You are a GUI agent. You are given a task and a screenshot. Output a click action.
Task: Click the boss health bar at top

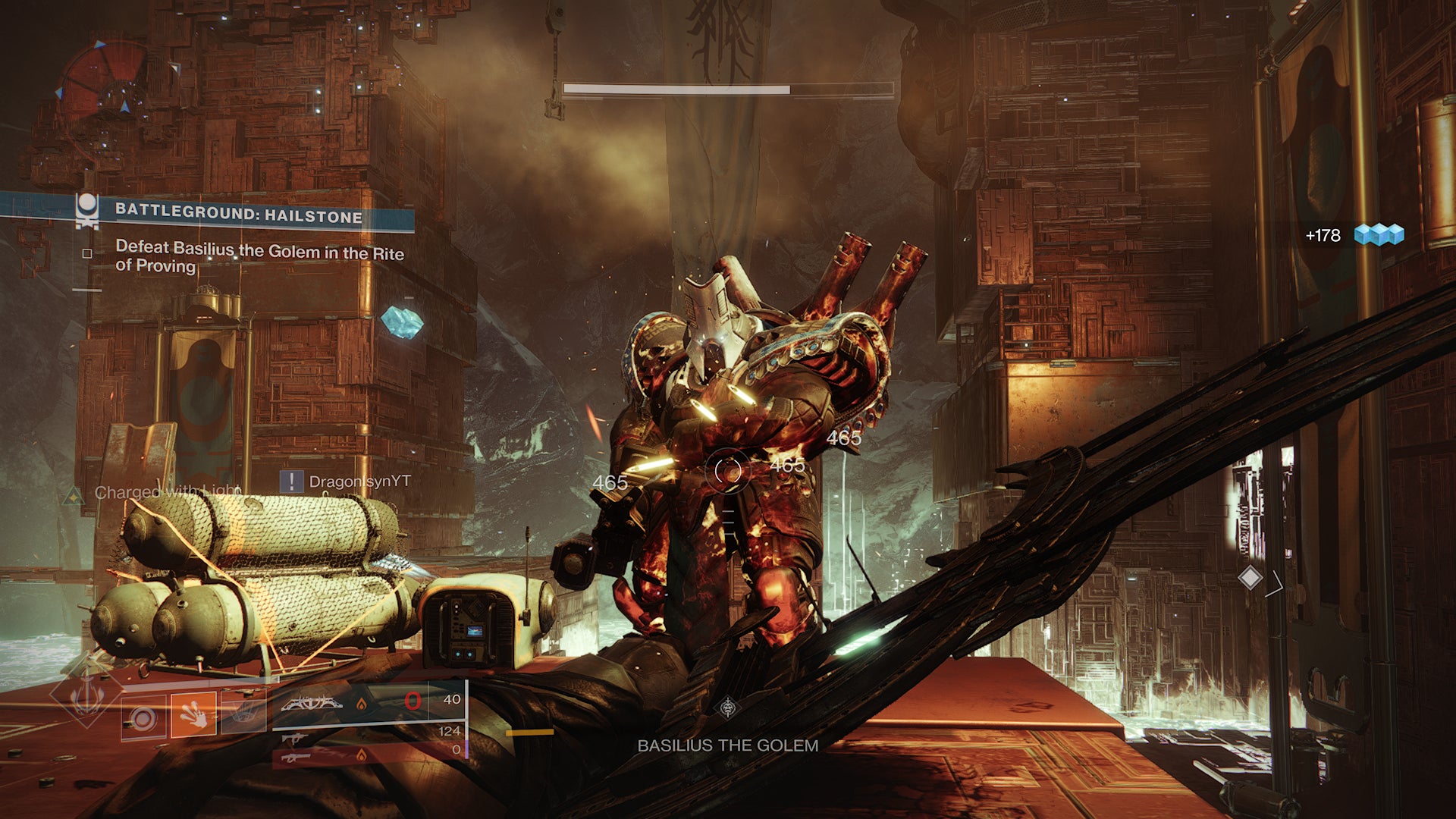(728, 89)
